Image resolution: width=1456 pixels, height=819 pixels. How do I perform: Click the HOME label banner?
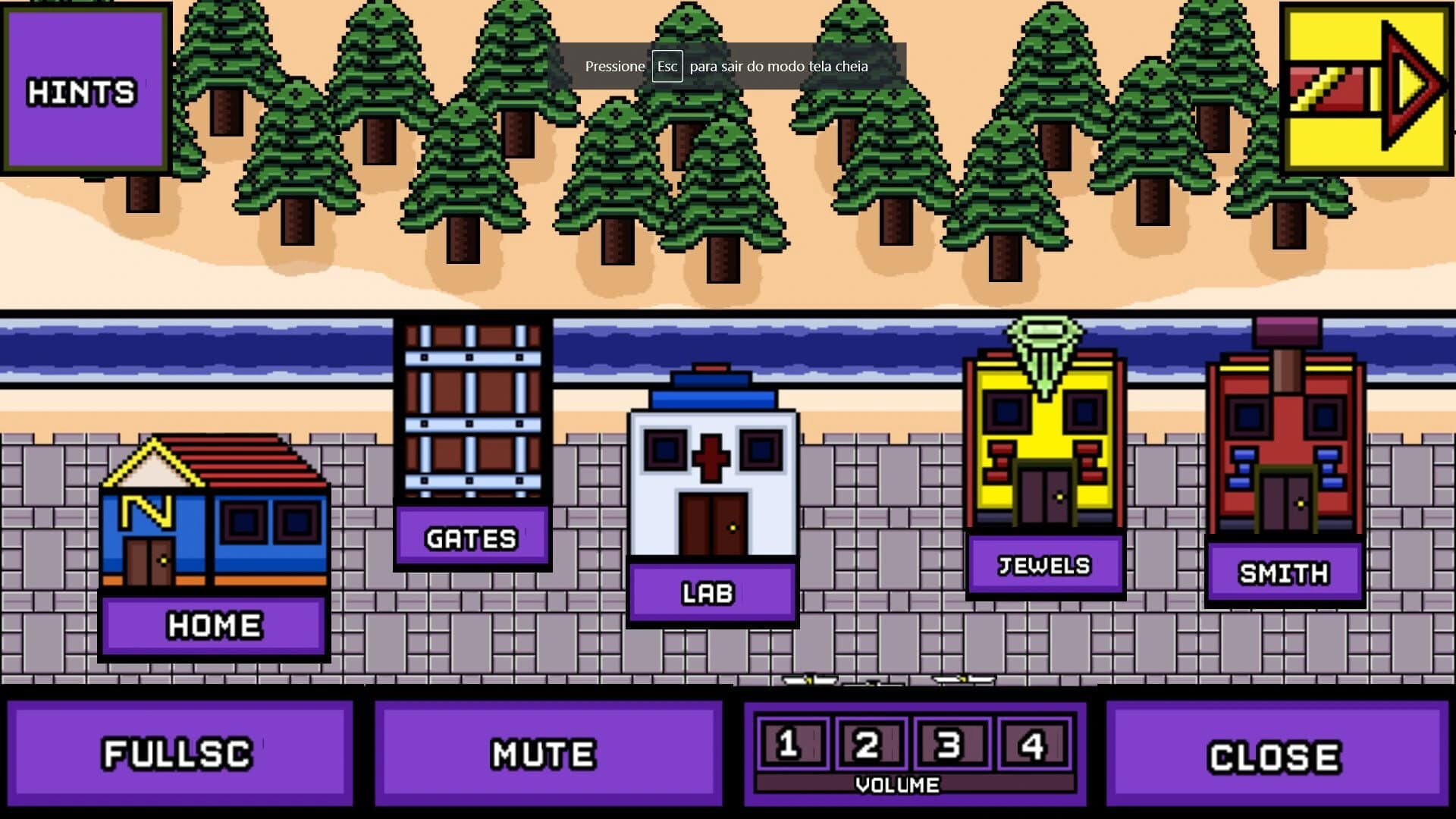(212, 624)
